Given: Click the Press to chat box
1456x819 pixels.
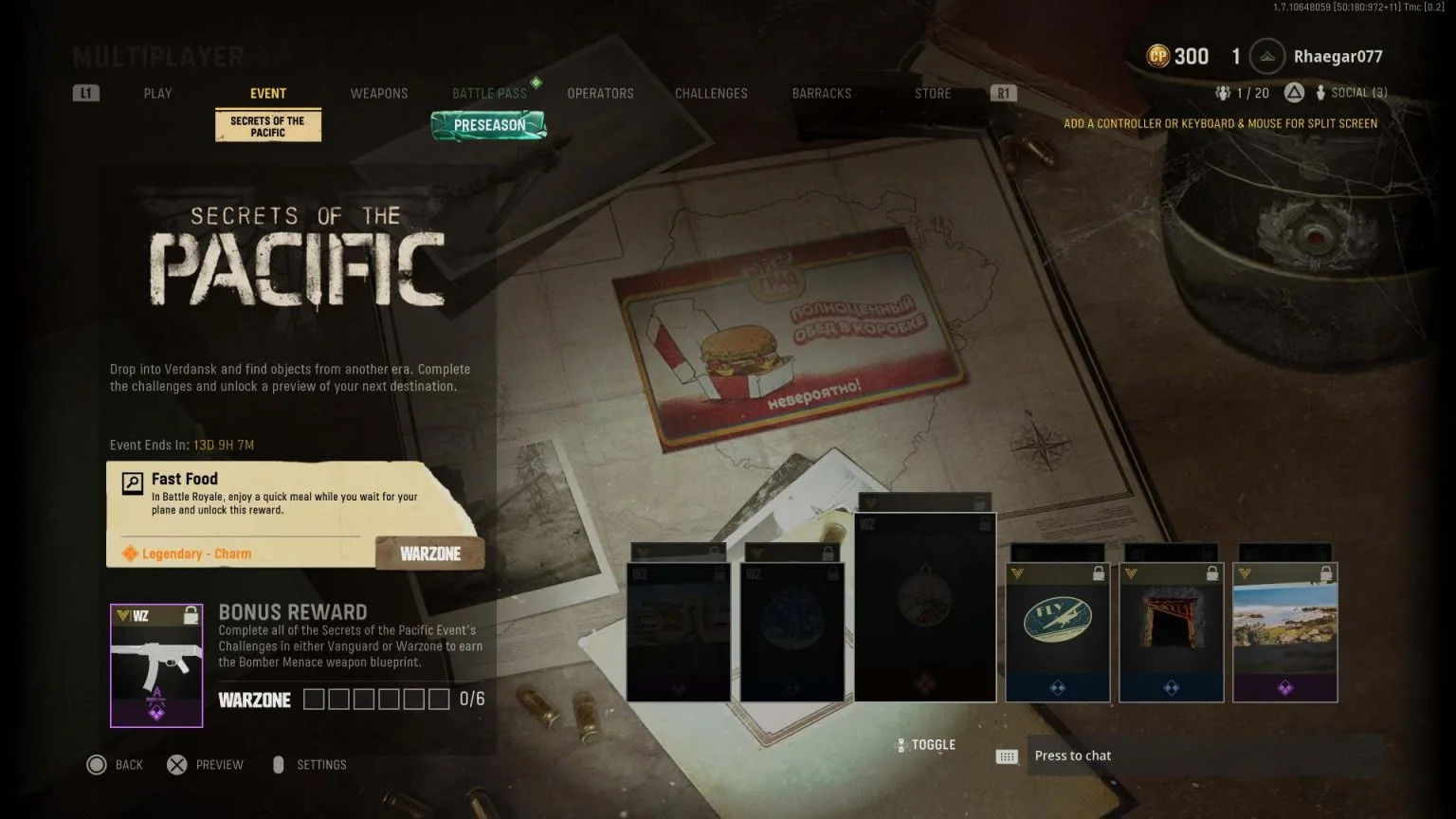Looking at the screenshot, I should [x=1204, y=755].
